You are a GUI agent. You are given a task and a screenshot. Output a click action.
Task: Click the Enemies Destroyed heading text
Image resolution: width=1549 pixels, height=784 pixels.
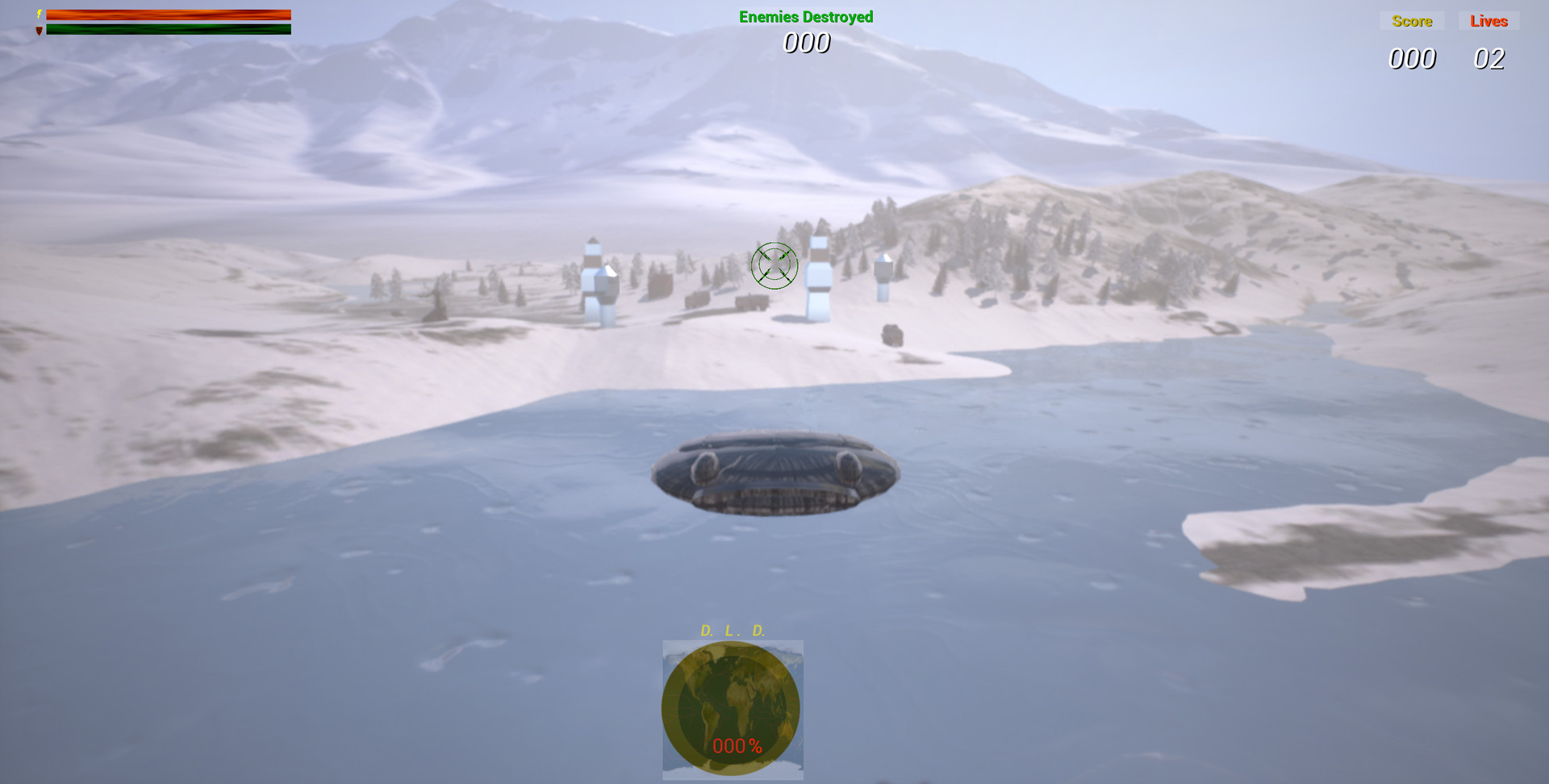pos(805,16)
